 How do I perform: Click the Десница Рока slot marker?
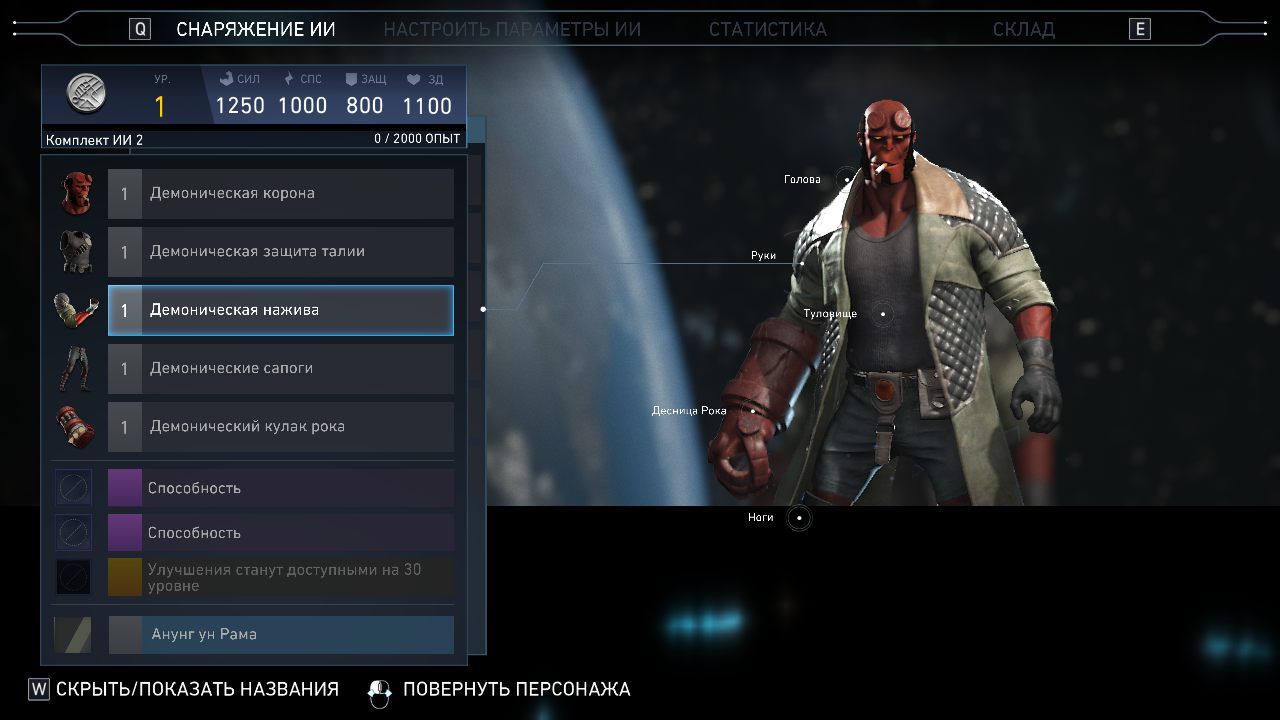tap(753, 410)
